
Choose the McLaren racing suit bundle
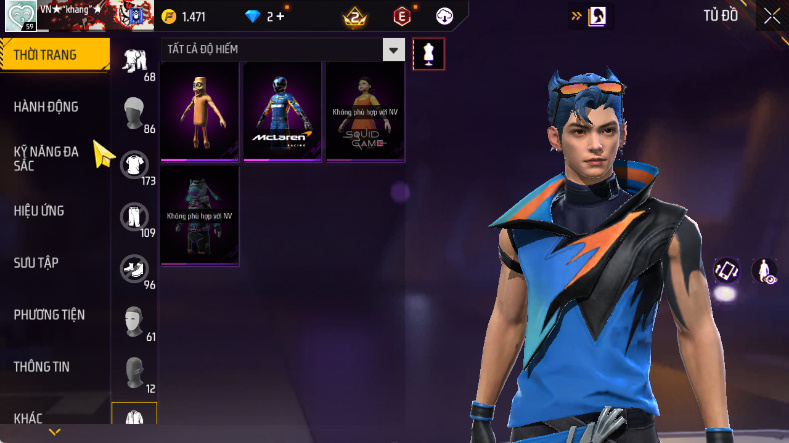coord(283,110)
